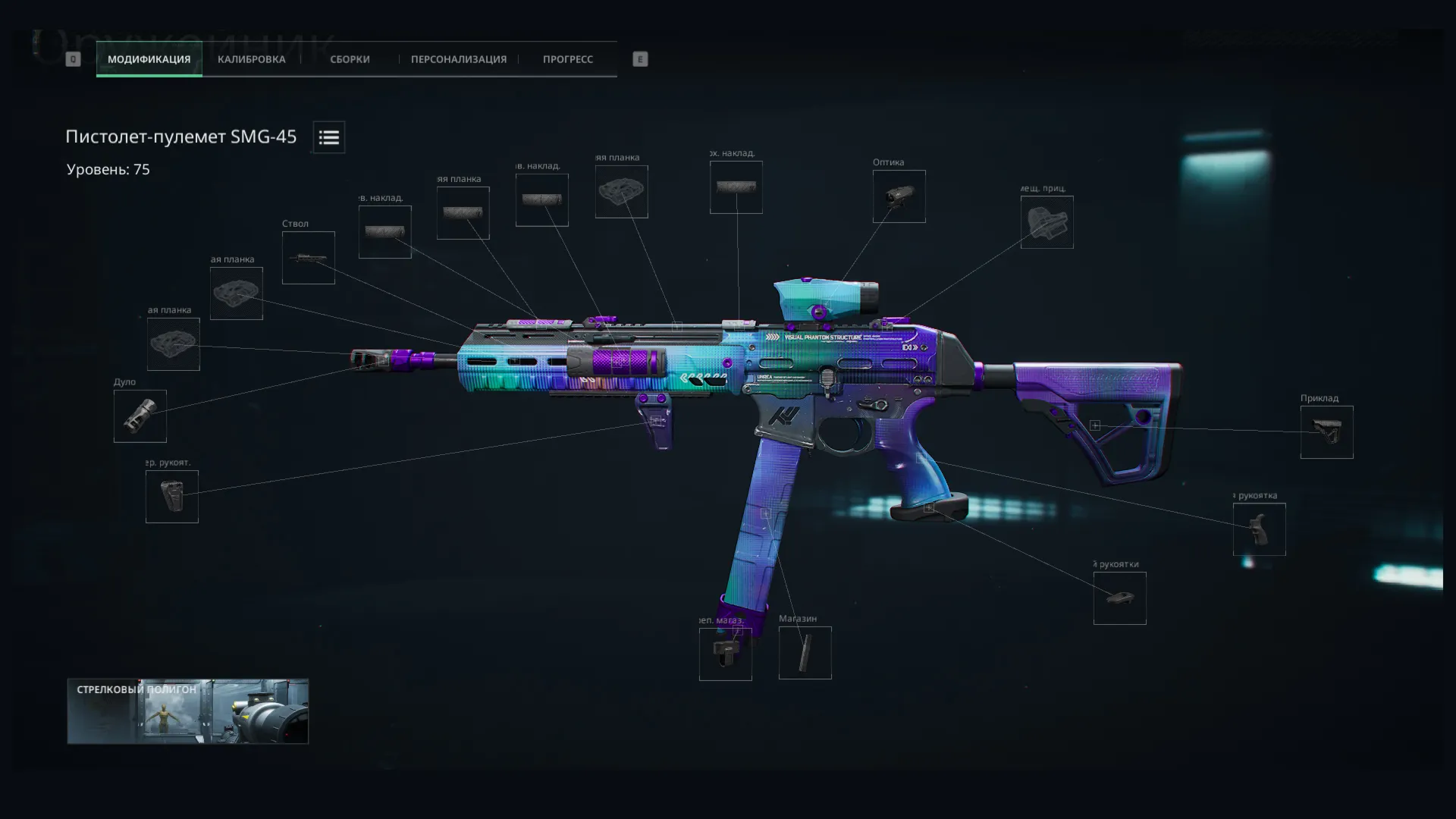The image size is (1456, 819).
Task: Choose the Ствол barrel slot
Action: (x=308, y=258)
